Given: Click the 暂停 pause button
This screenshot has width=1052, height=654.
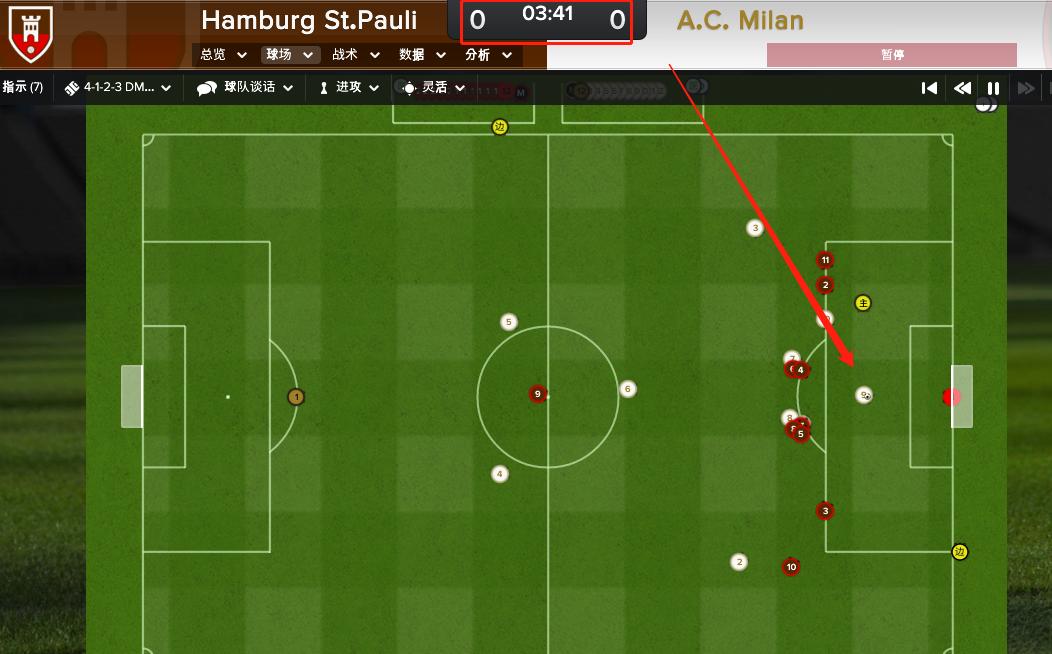Looking at the screenshot, I should coord(892,55).
